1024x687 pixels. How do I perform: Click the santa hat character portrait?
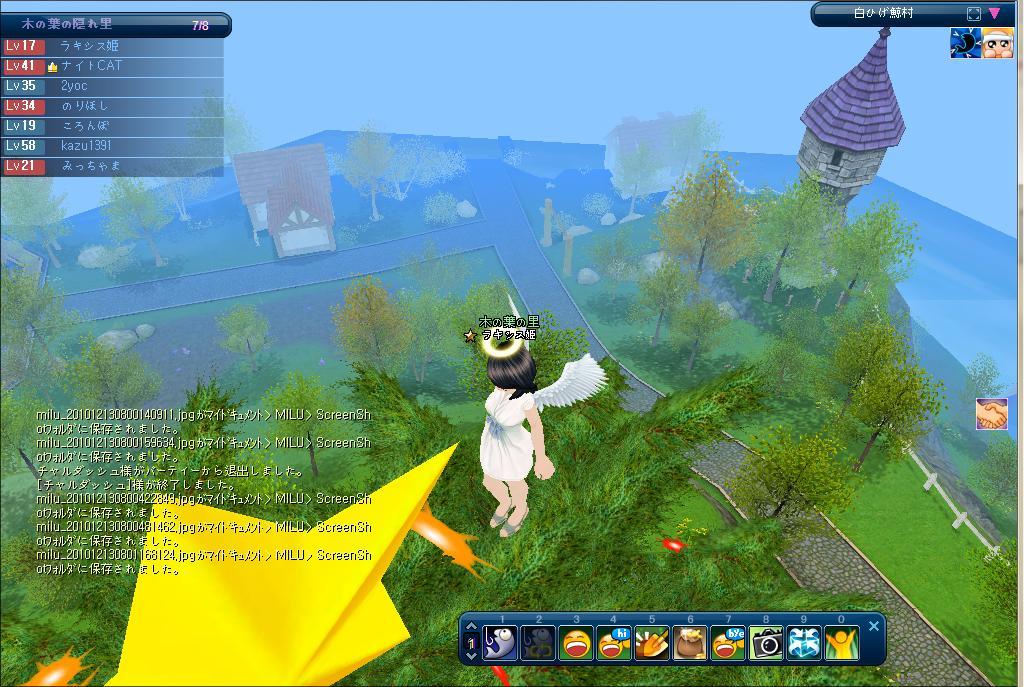point(998,43)
